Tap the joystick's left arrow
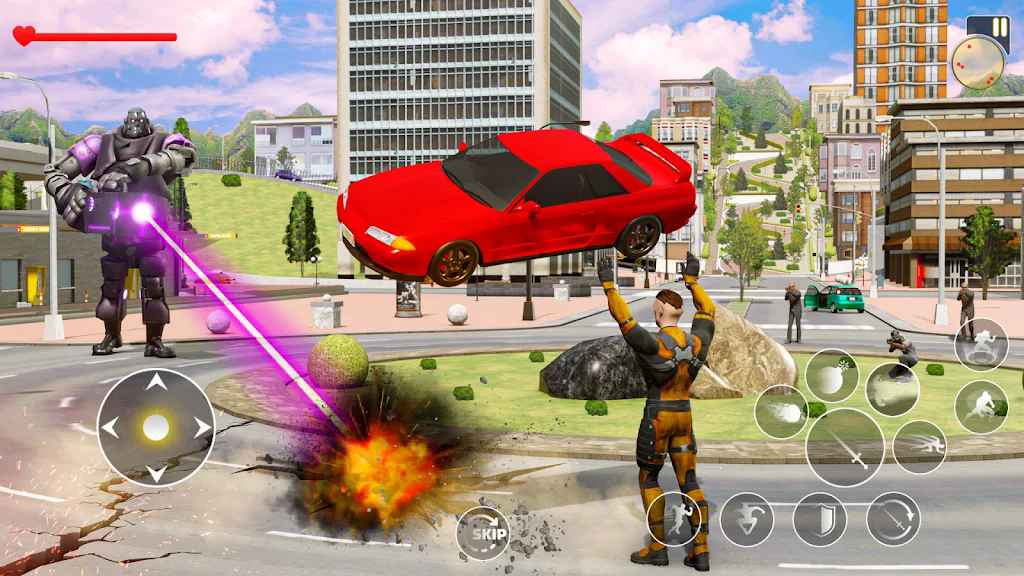This screenshot has width=1024, height=576. (x=110, y=428)
